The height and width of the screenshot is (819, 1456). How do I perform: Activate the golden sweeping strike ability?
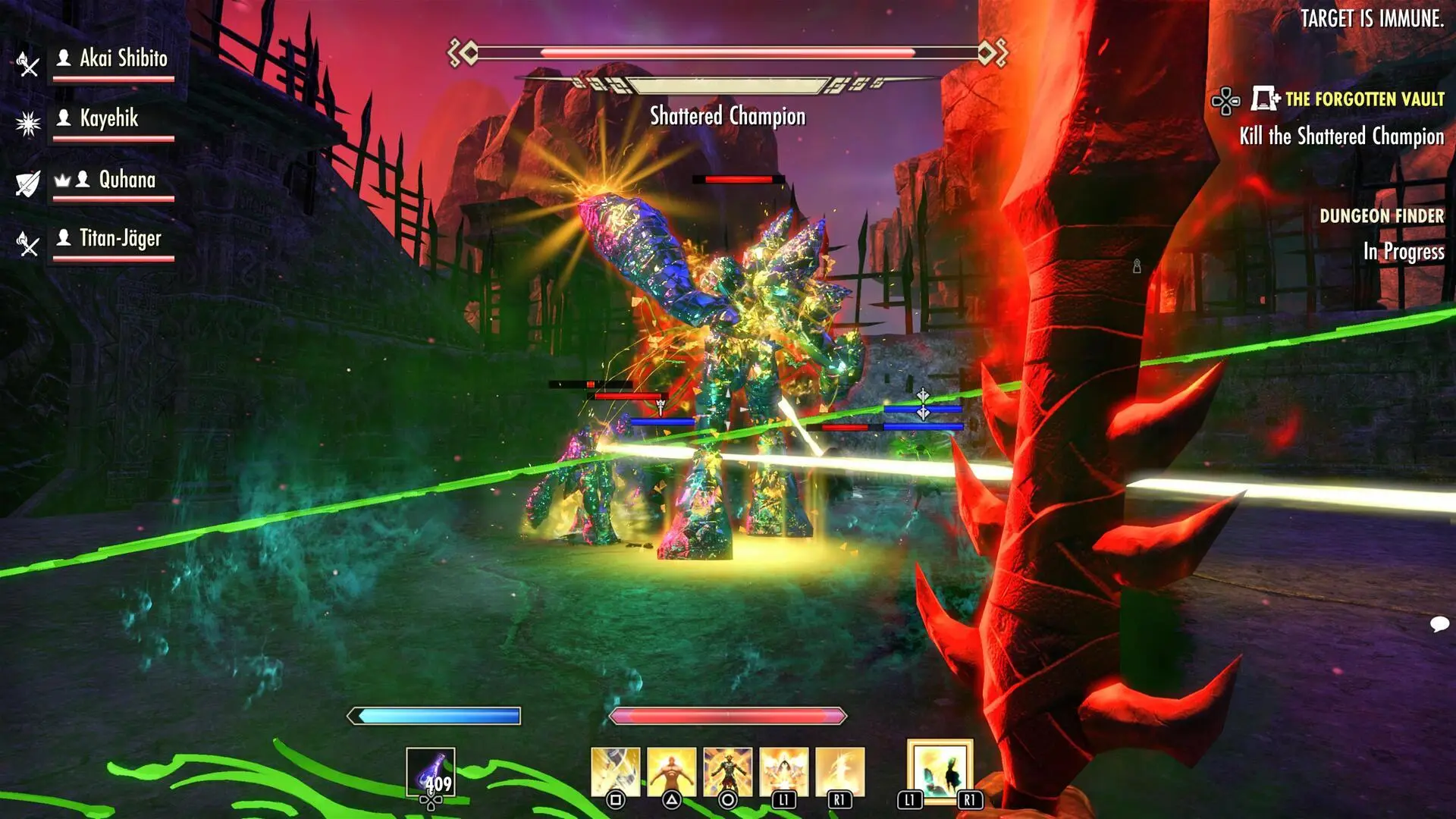(x=615, y=772)
